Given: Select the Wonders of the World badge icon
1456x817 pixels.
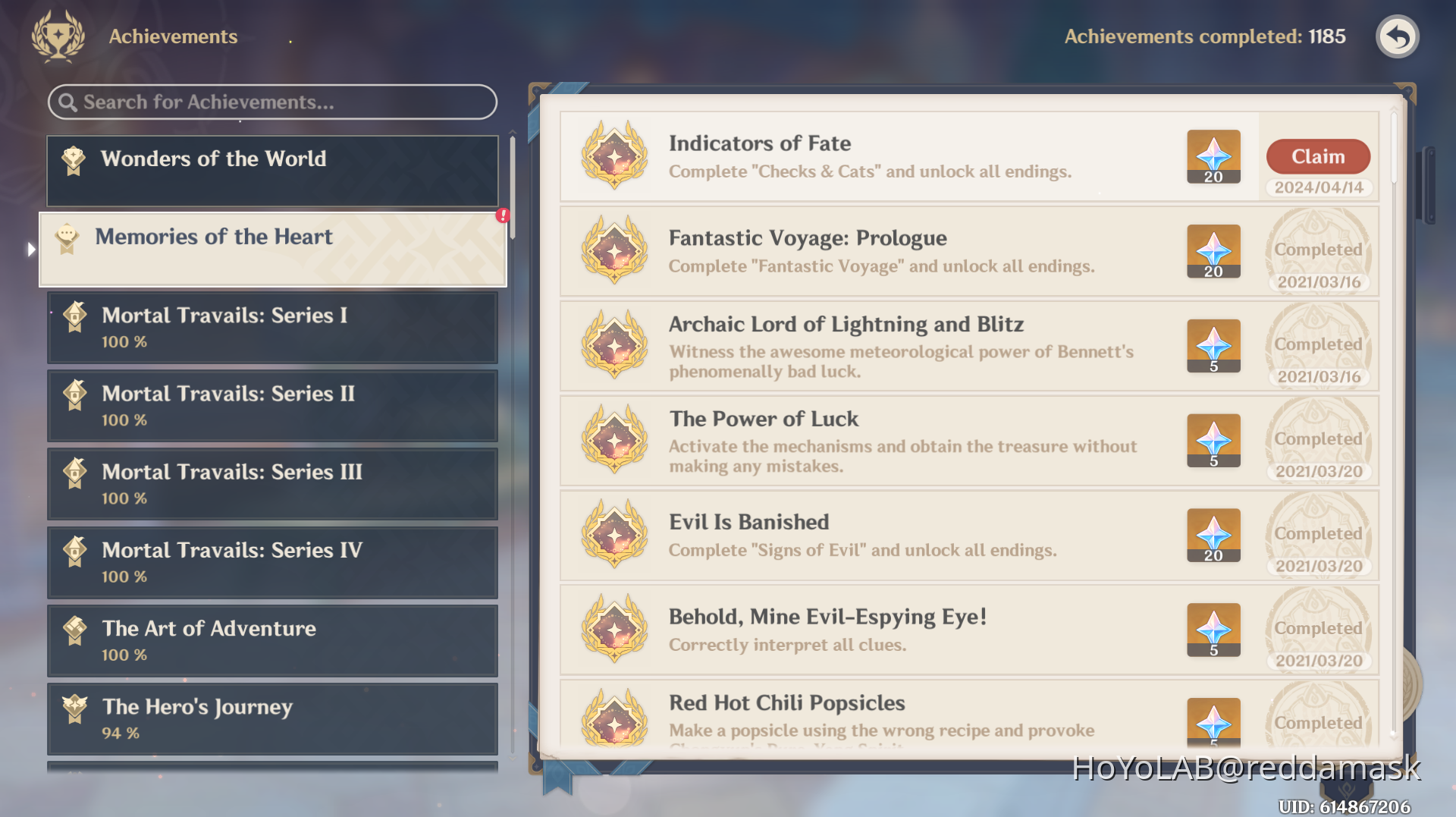Looking at the screenshot, I should pyautogui.click(x=72, y=159).
